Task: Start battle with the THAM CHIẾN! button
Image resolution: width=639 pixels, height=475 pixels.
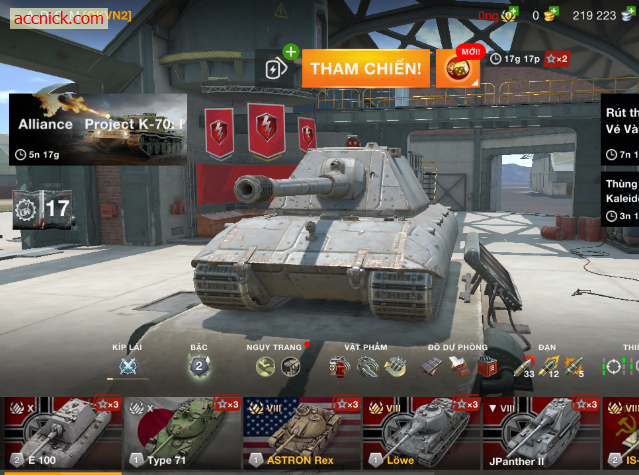Action: [365, 69]
